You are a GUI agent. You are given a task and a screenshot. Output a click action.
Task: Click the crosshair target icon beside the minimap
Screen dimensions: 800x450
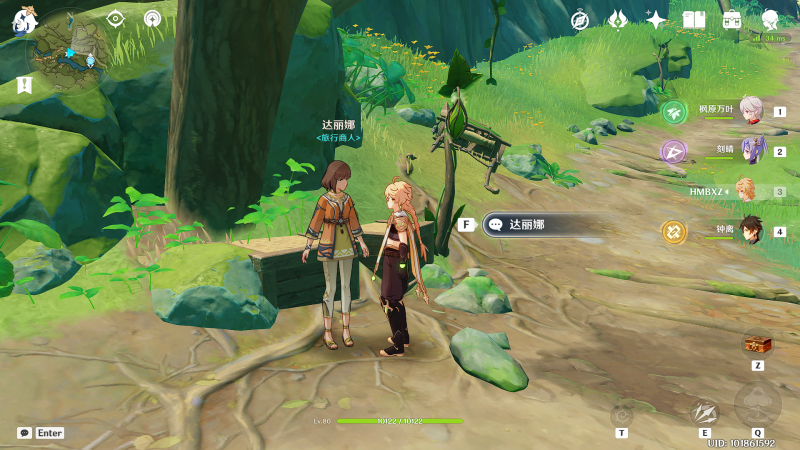116,19
